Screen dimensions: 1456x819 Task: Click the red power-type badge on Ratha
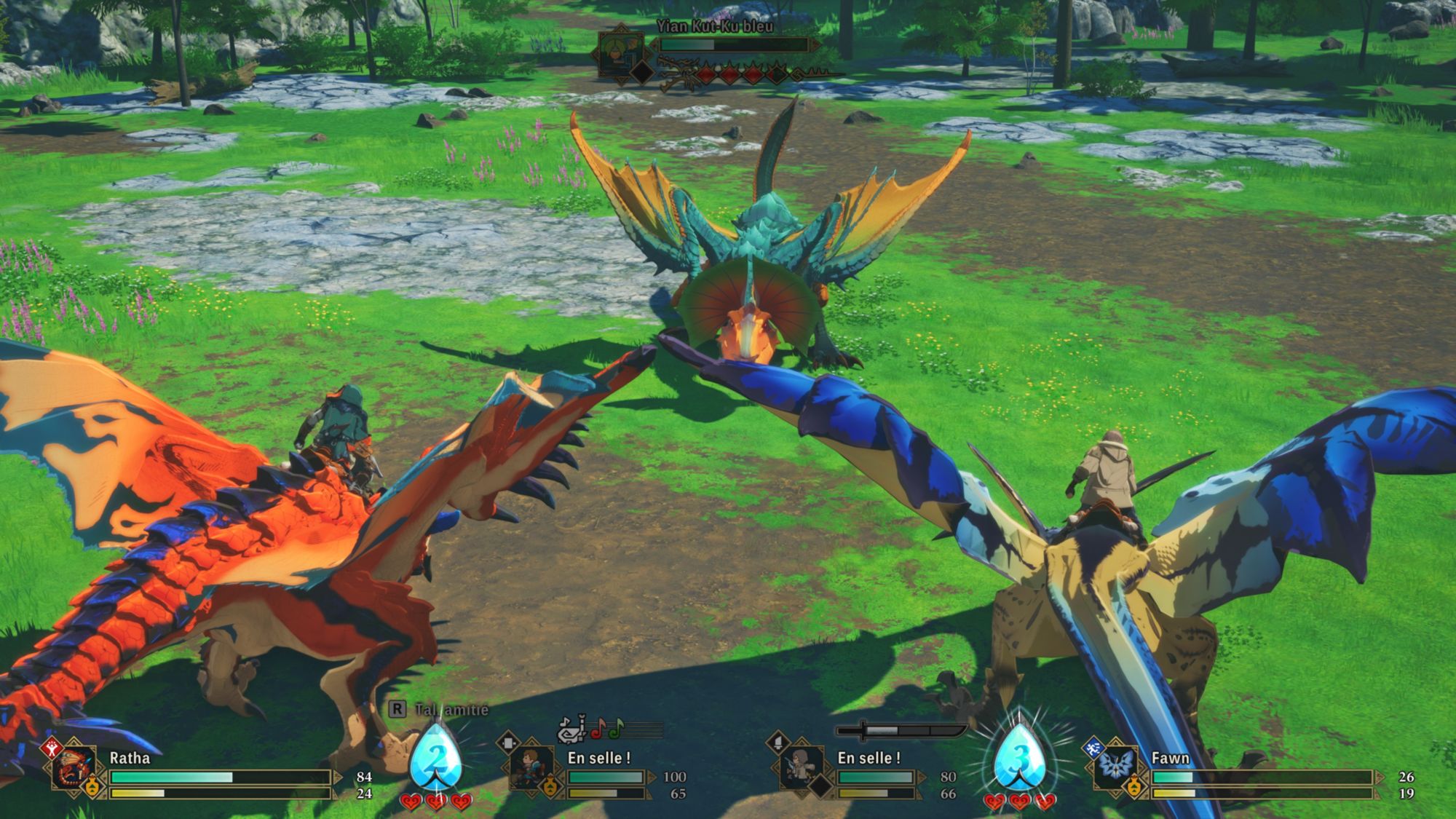tap(51, 747)
